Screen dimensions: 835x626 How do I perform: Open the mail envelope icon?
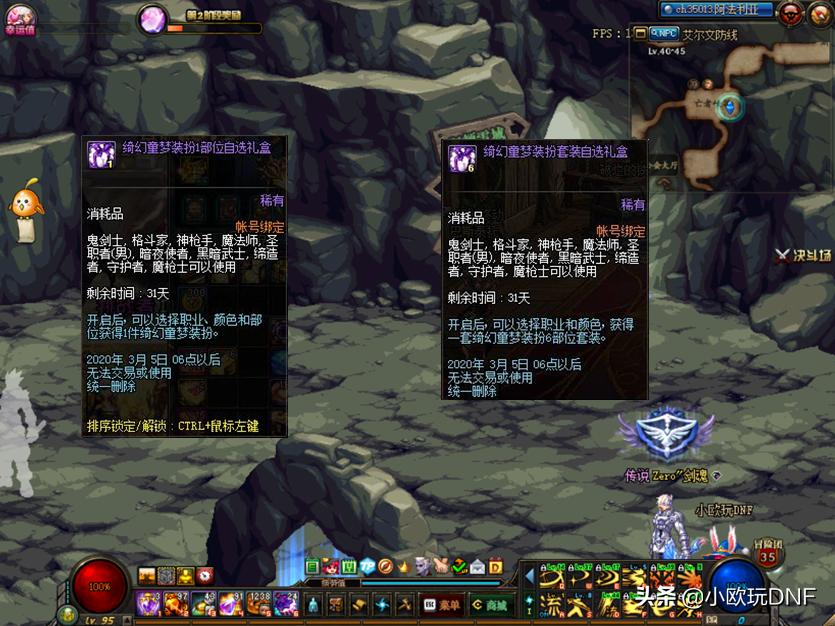click(477, 567)
